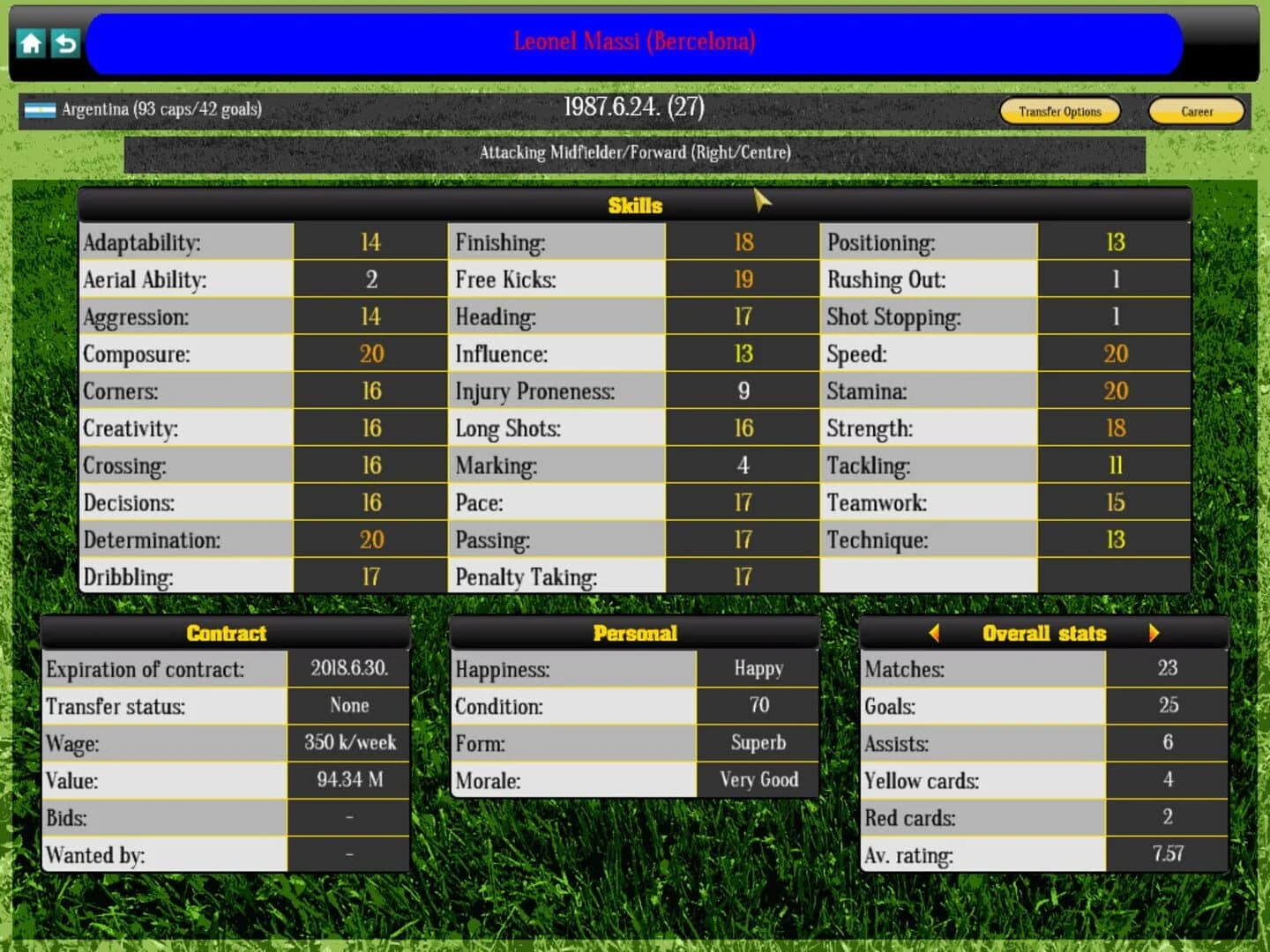Image resolution: width=1270 pixels, height=952 pixels.
Task: Click the Argentina flag icon
Action: pos(41,110)
